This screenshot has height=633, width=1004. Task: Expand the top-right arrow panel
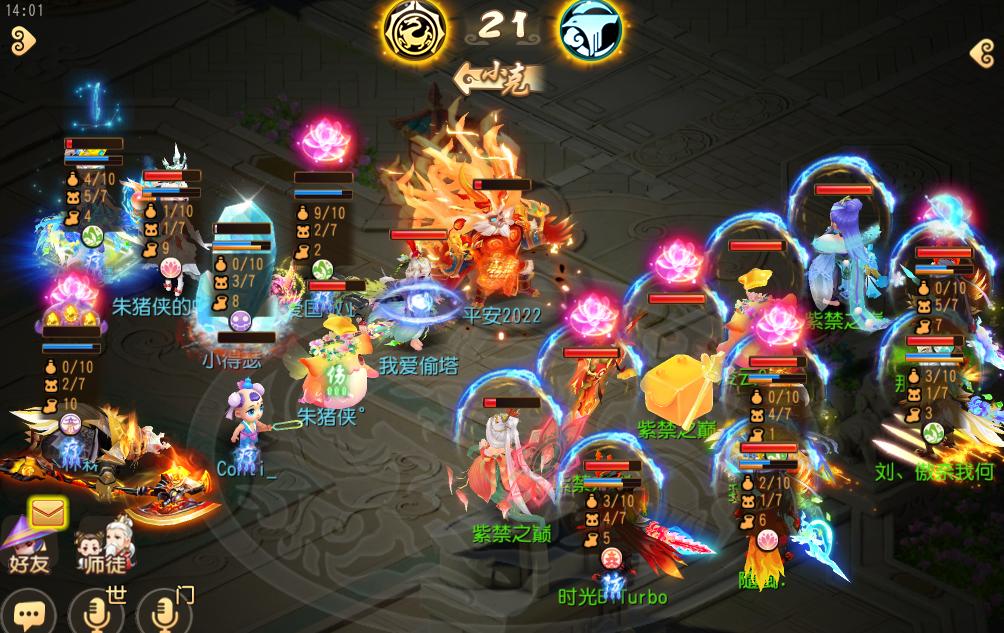pyautogui.click(x=982, y=53)
